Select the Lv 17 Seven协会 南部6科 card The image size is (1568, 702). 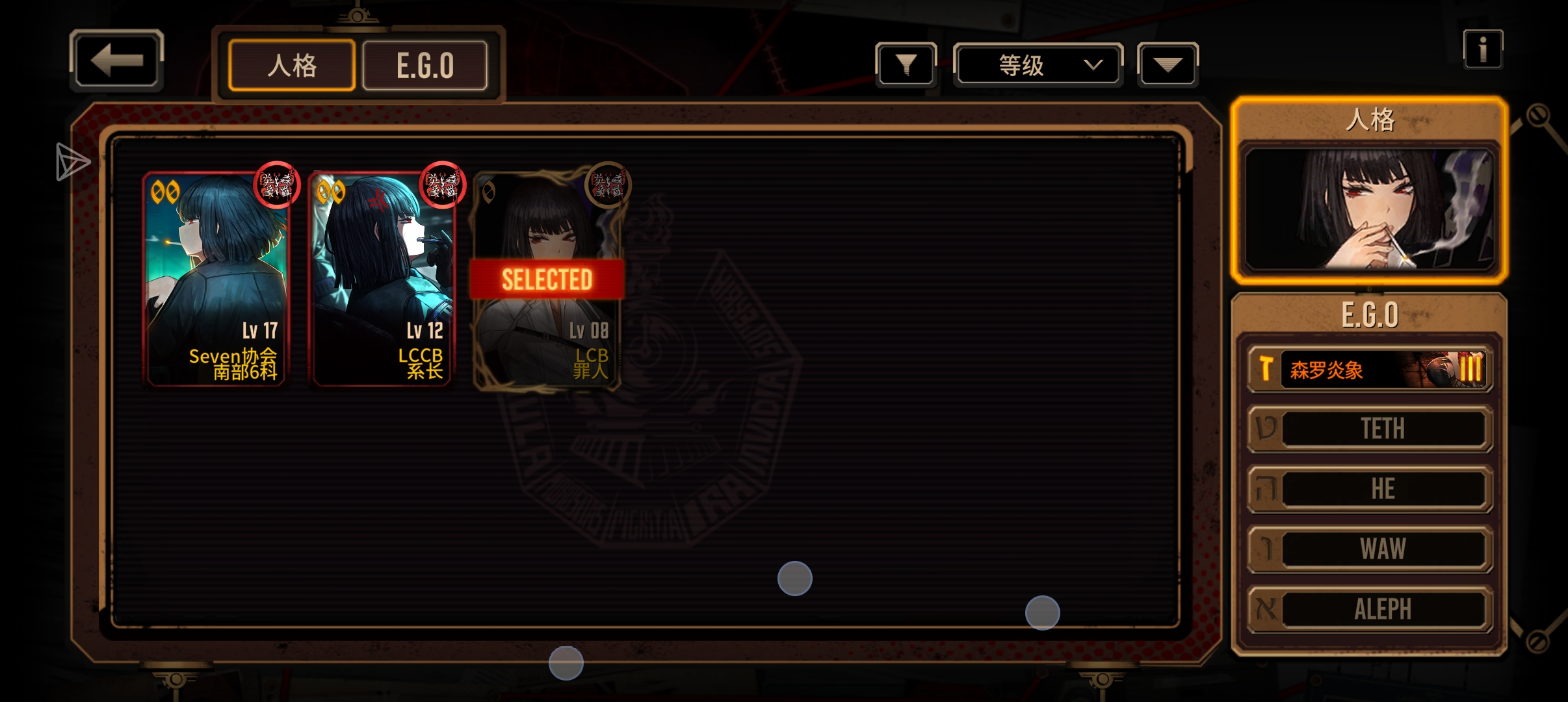215,279
